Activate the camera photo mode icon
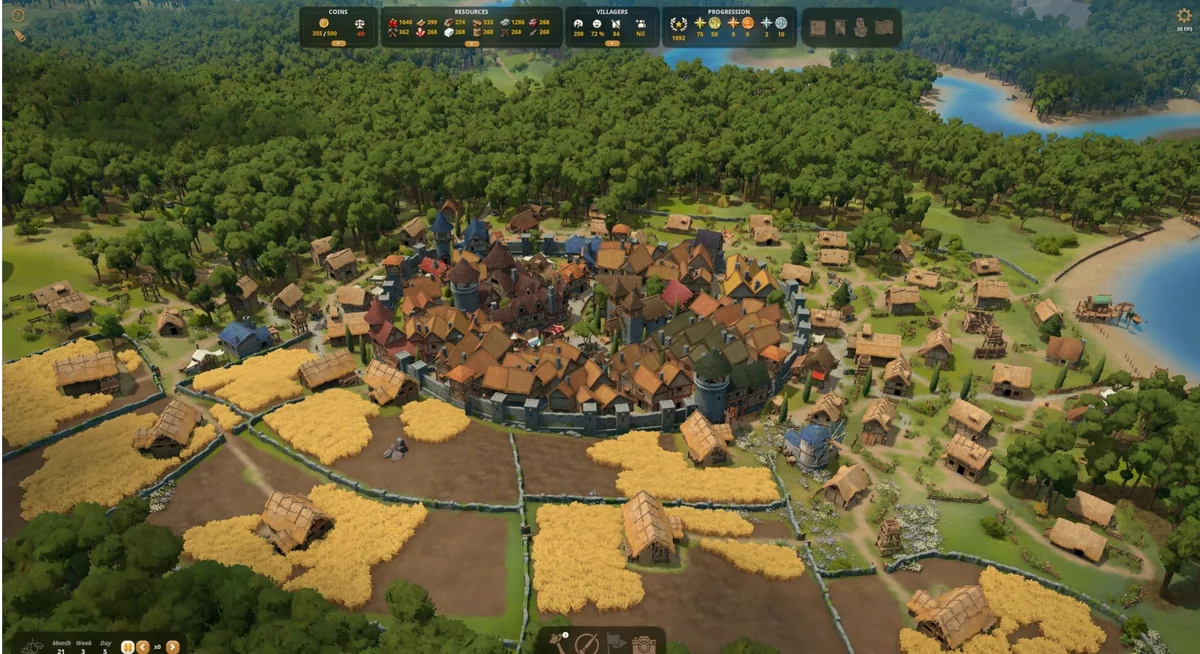 pos(643,645)
